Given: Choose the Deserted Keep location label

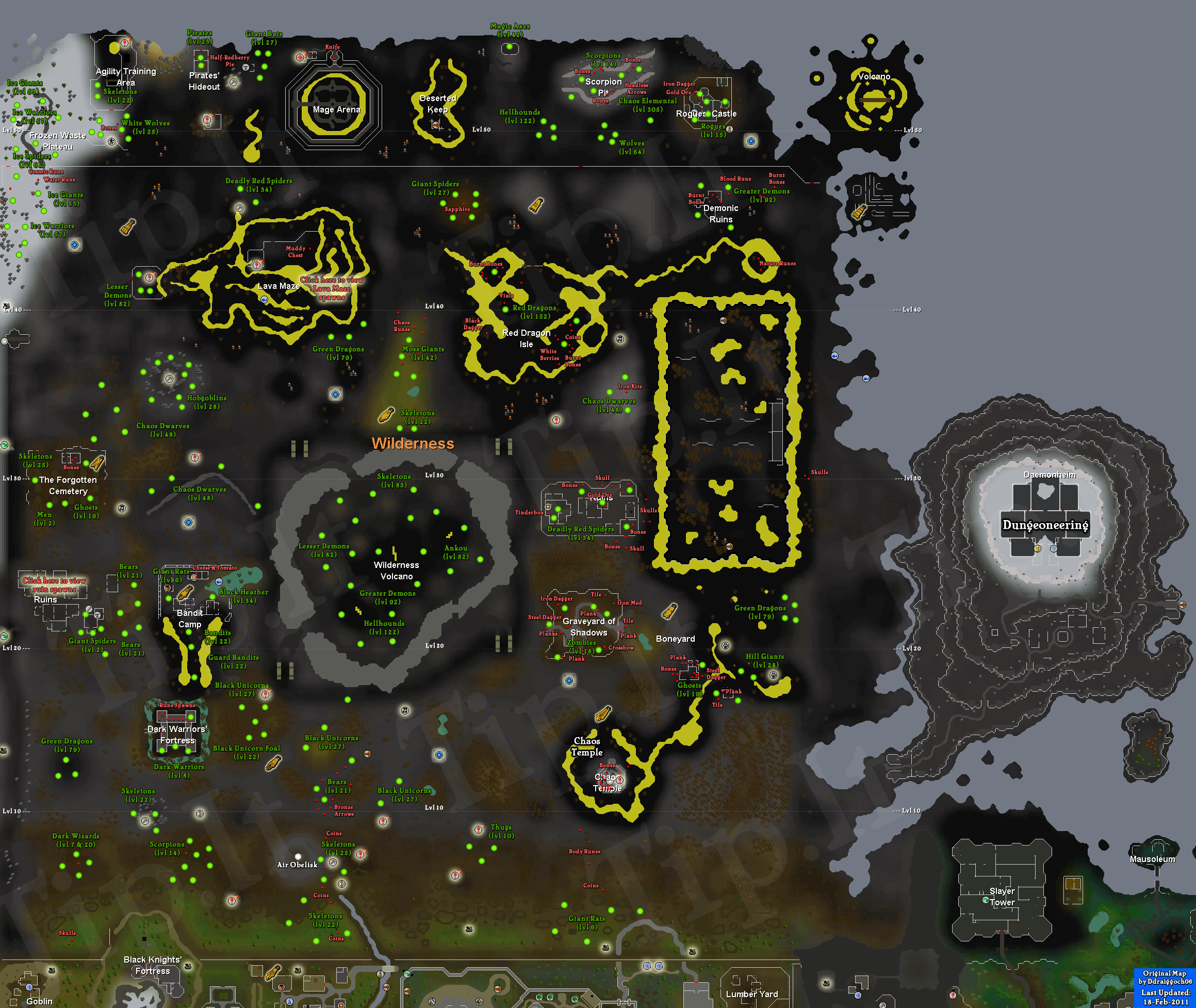Looking at the screenshot, I should [x=437, y=104].
